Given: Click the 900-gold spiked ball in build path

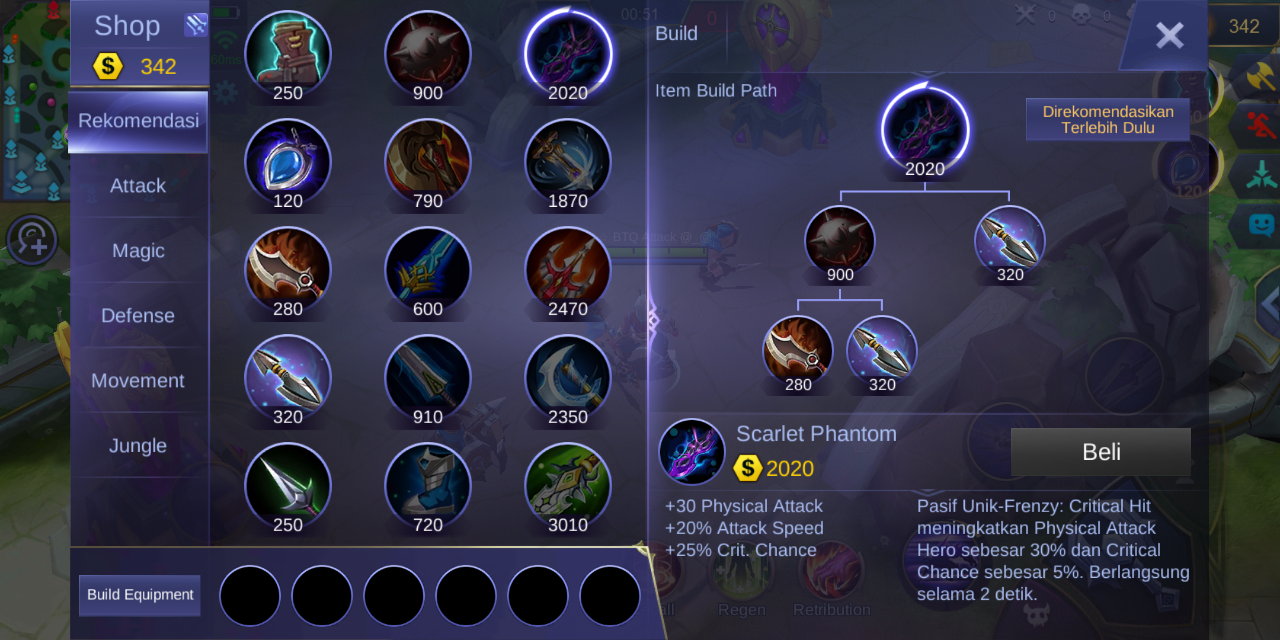Looking at the screenshot, I should [840, 242].
